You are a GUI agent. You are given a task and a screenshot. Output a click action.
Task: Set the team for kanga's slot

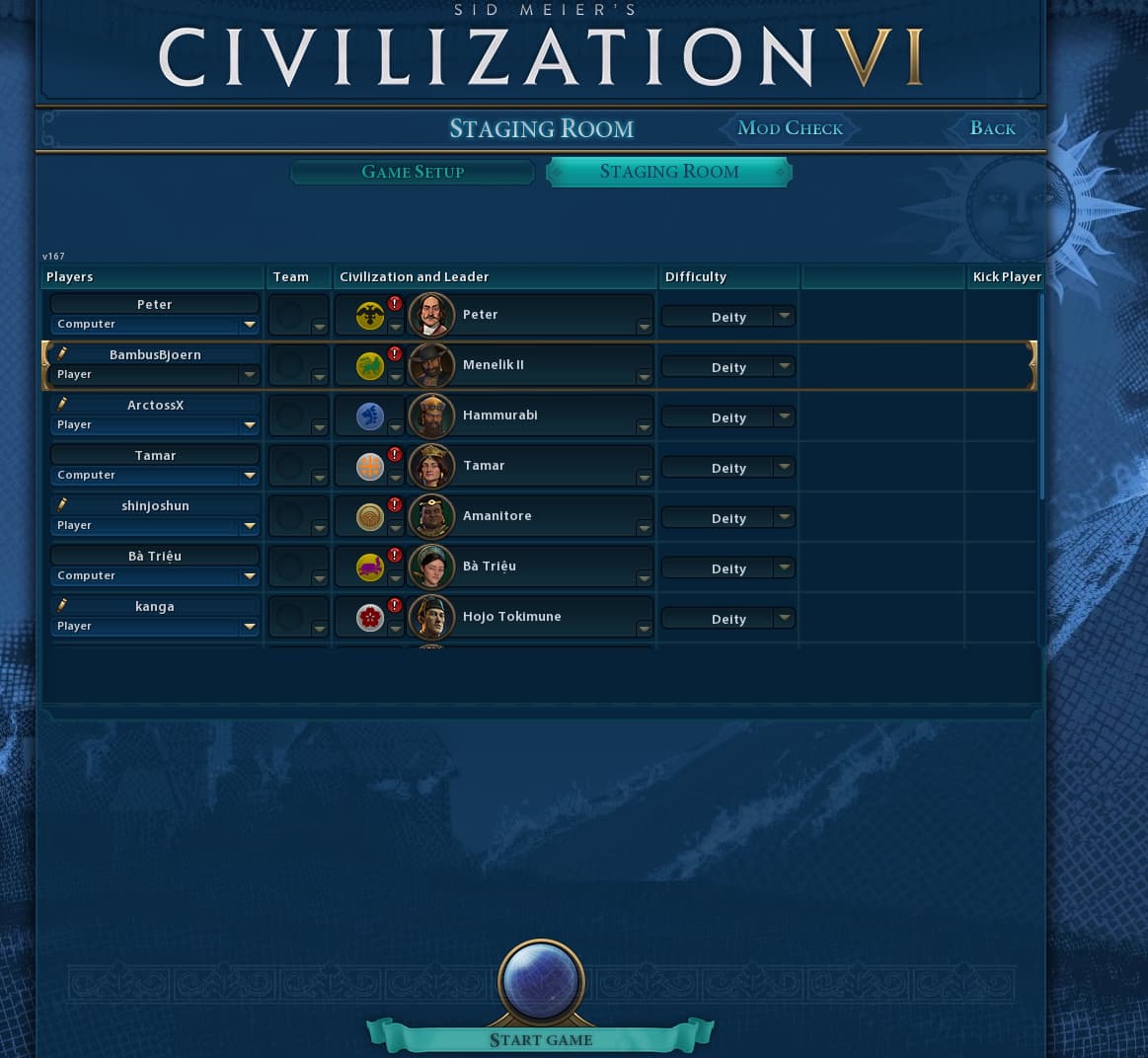(x=318, y=628)
